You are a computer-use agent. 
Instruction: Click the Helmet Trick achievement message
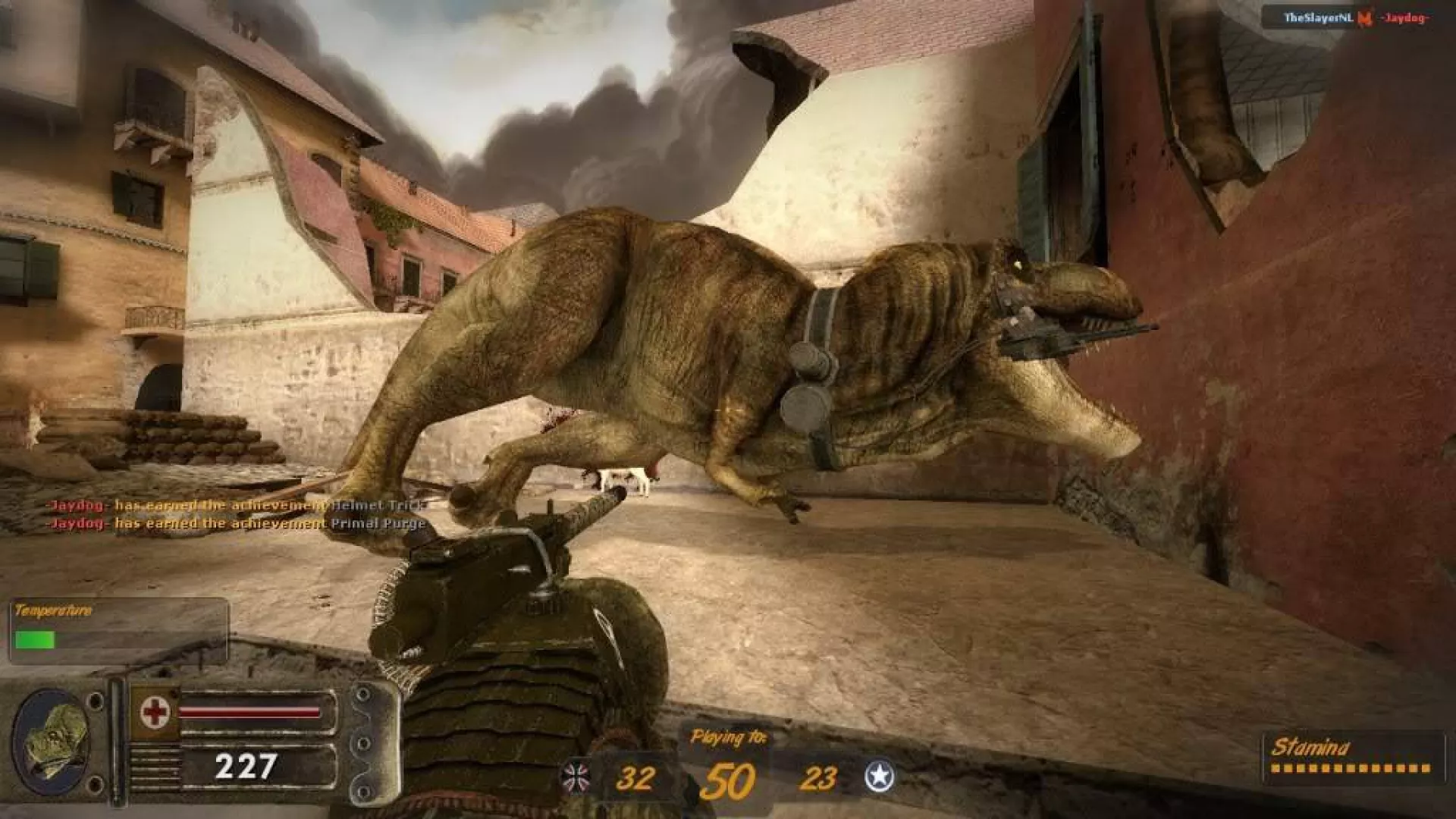coord(237,505)
